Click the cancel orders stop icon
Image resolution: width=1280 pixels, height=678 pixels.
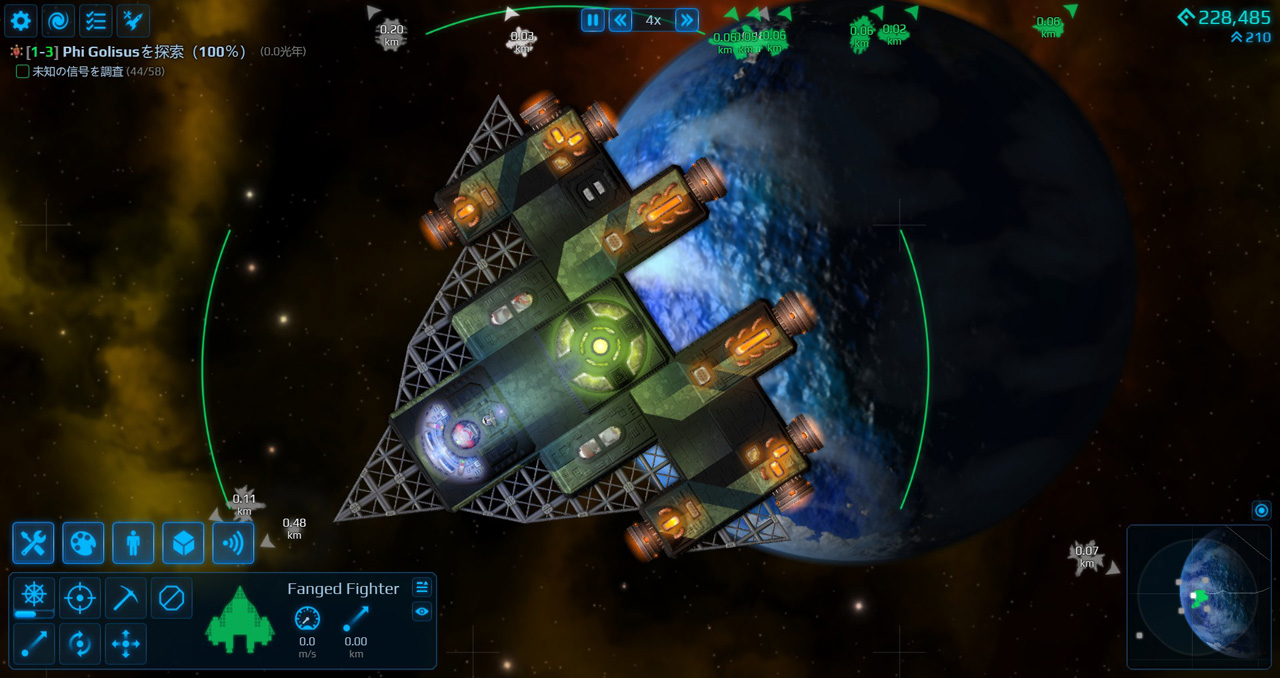point(172,598)
